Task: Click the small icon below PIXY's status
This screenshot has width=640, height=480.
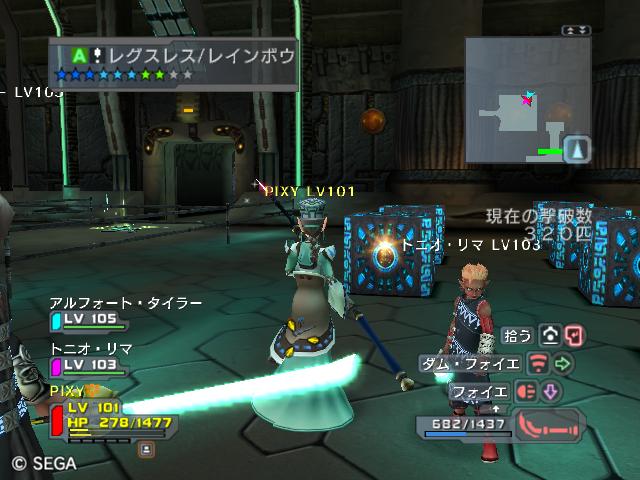Action: (146, 450)
